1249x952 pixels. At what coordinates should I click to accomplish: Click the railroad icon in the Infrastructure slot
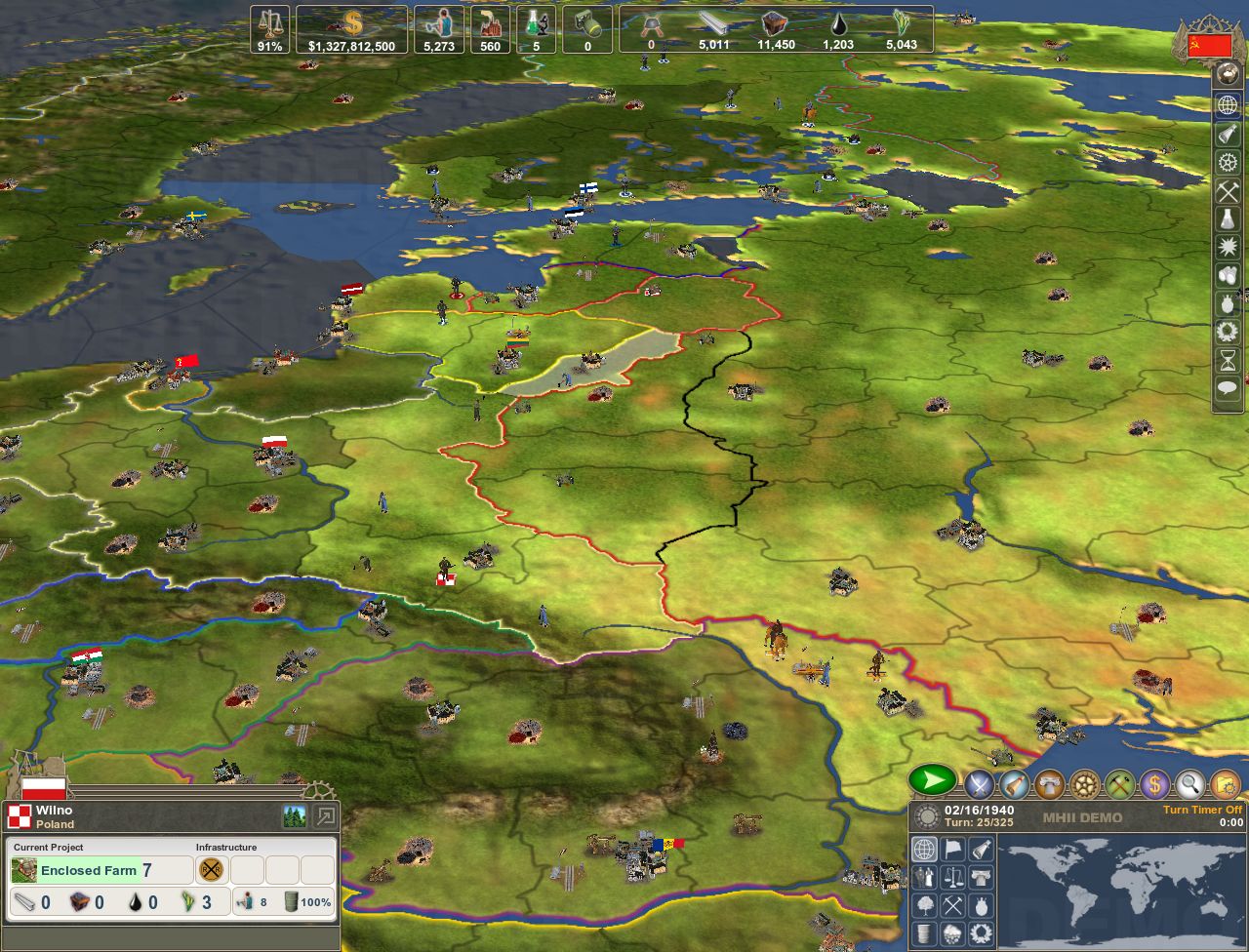(x=211, y=870)
